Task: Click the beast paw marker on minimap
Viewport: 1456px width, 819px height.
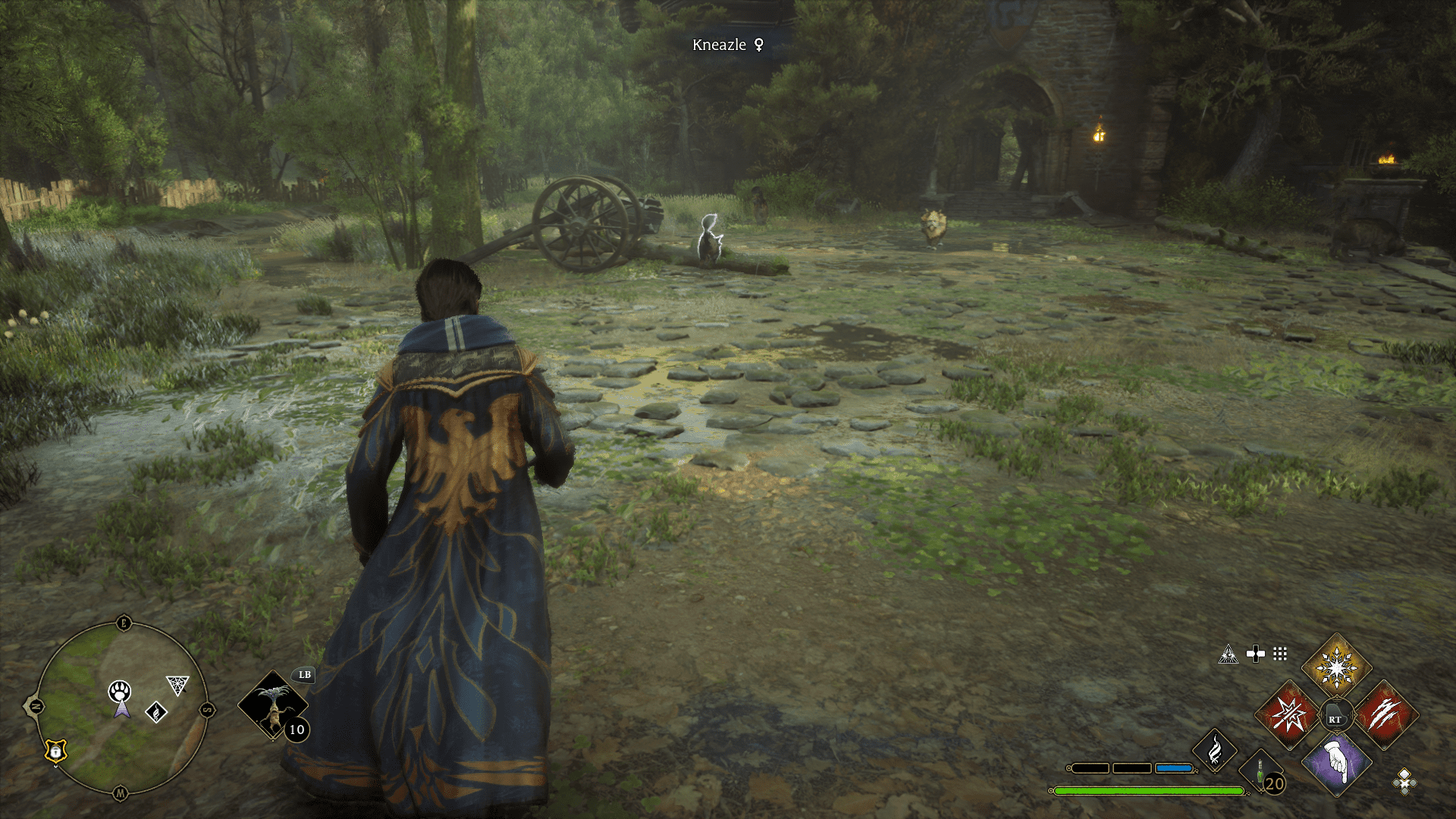Action: [120, 691]
